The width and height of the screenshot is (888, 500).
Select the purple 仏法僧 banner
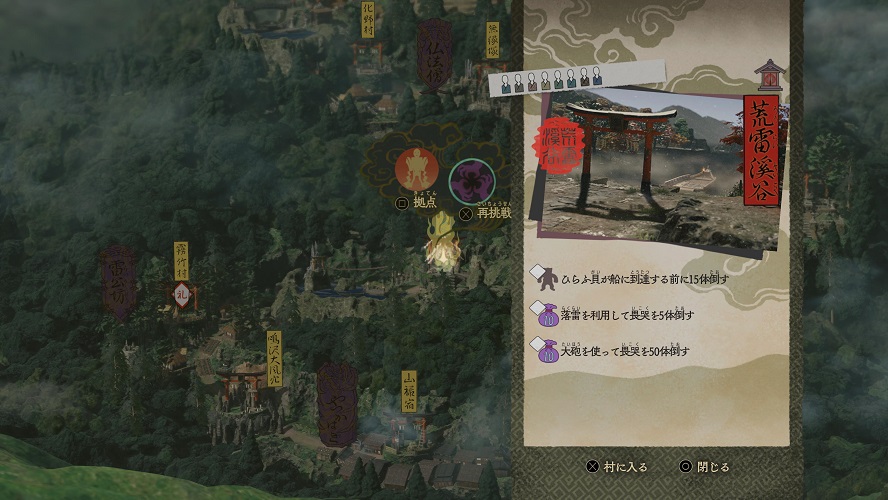[x=434, y=53]
